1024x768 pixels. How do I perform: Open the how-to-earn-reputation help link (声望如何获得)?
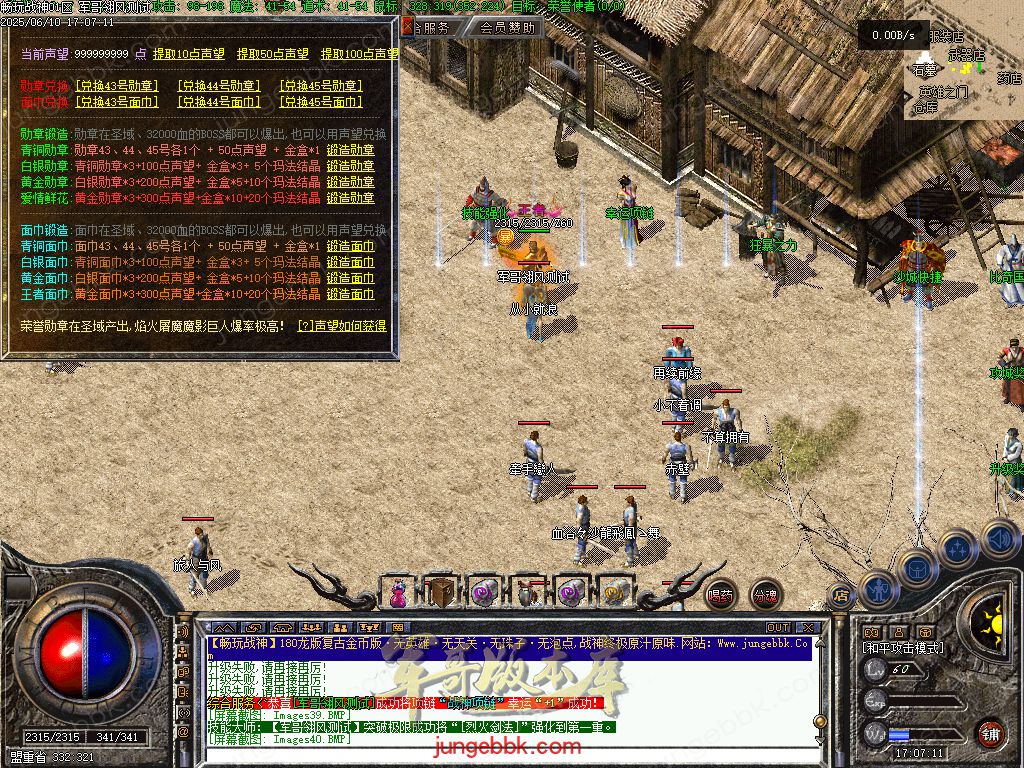pyautogui.click(x=342, y=325)
